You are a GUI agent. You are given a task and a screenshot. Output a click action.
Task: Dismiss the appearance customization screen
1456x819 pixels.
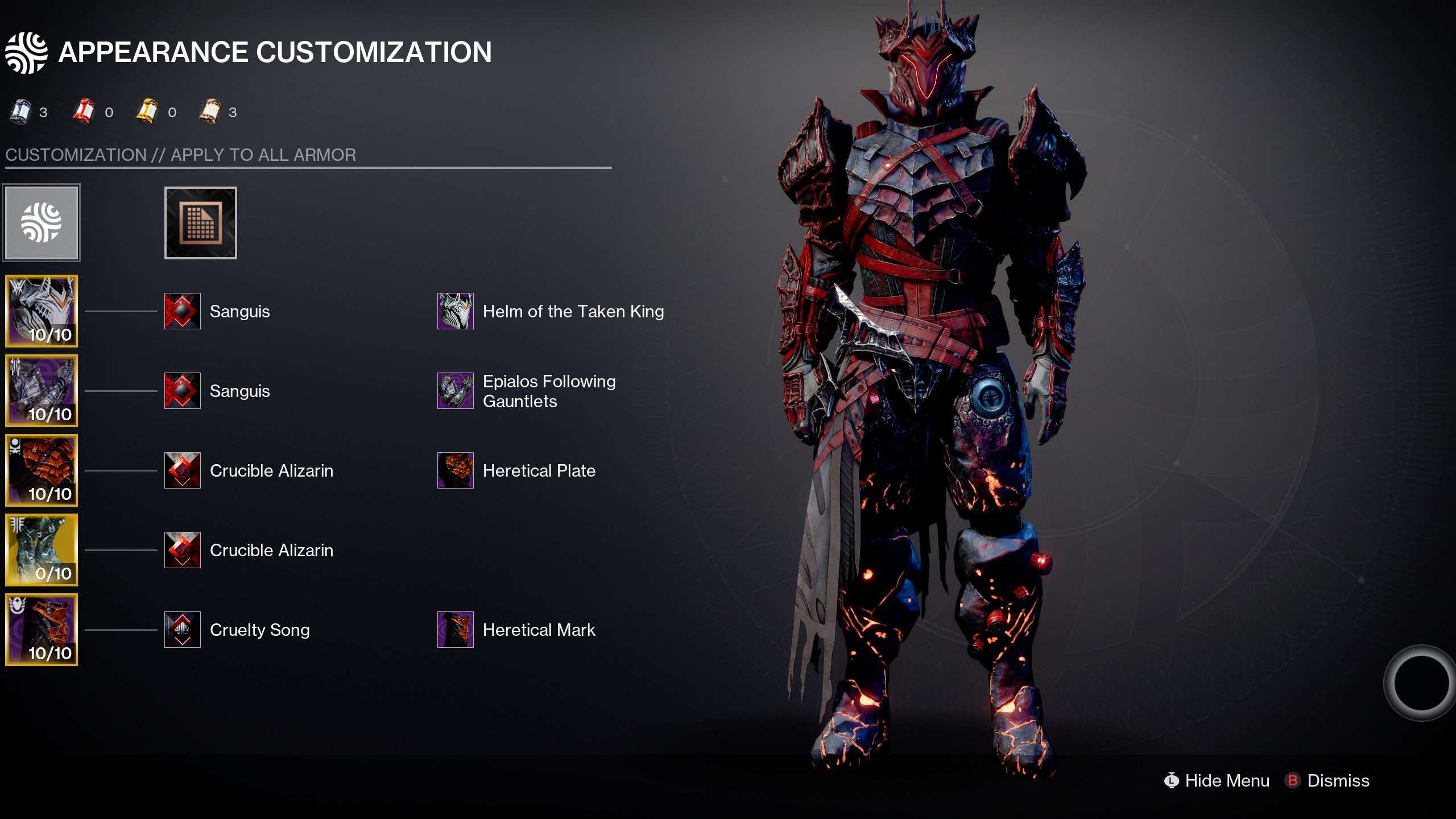click(x=1327, y=780)
